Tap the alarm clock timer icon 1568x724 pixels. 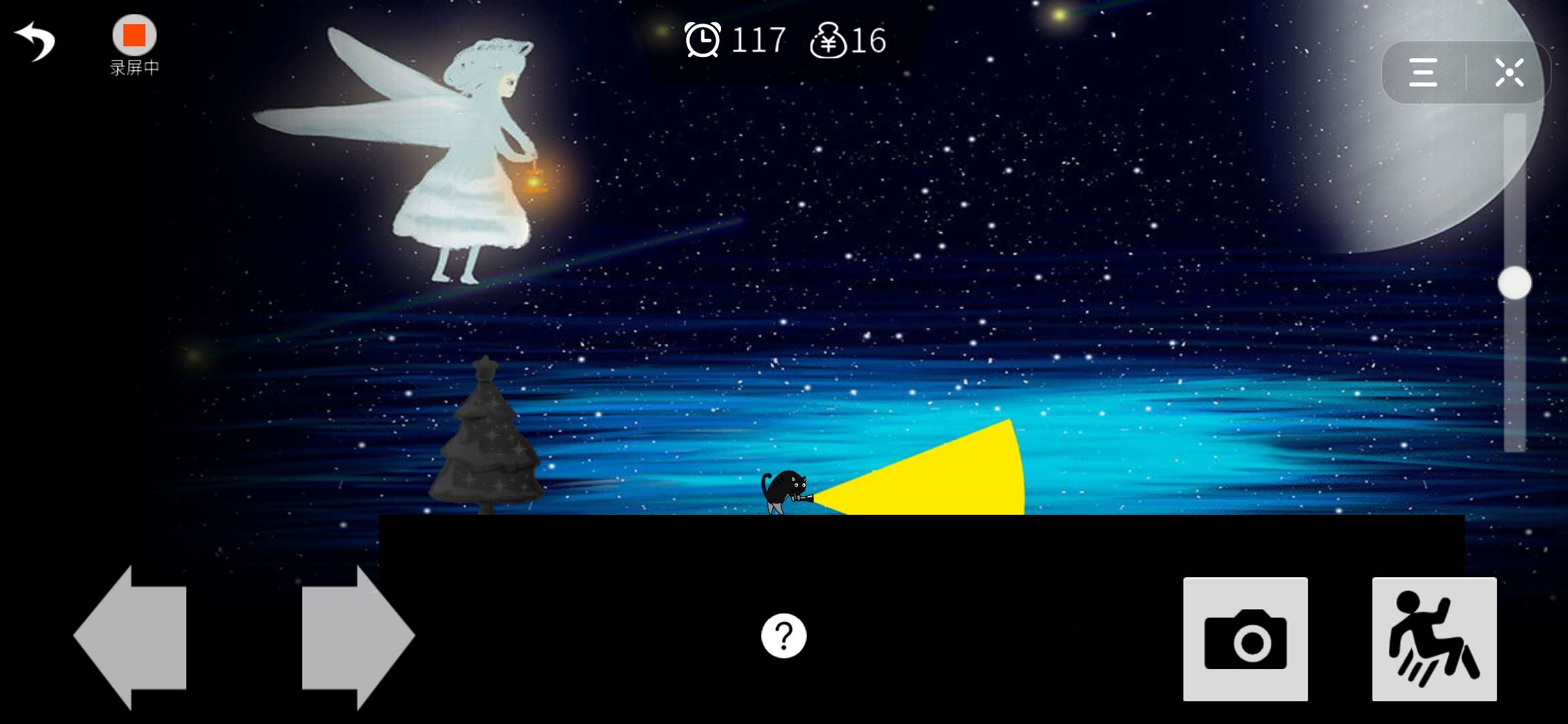pos(702,40)
